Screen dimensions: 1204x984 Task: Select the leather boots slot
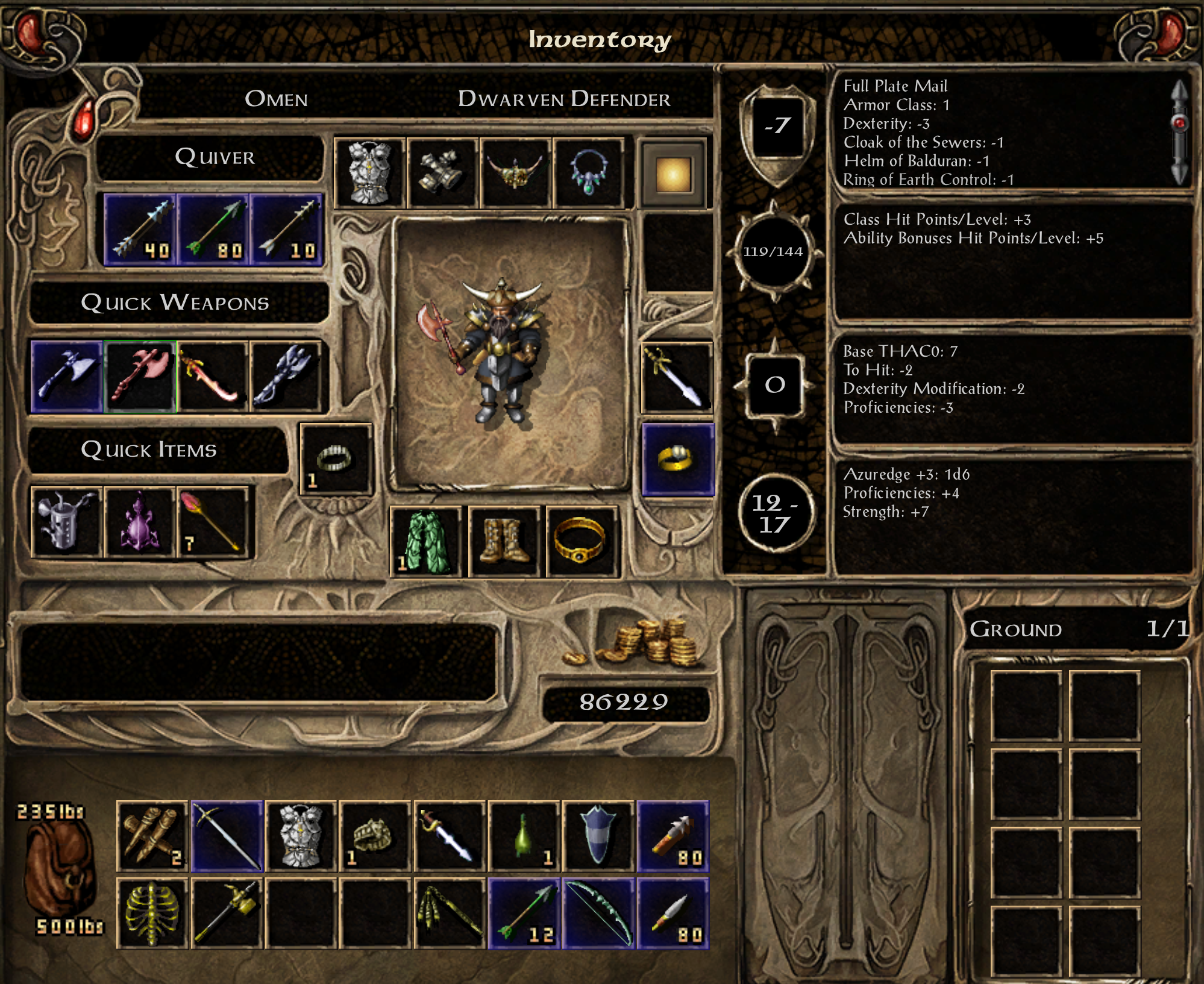[504, 542]
